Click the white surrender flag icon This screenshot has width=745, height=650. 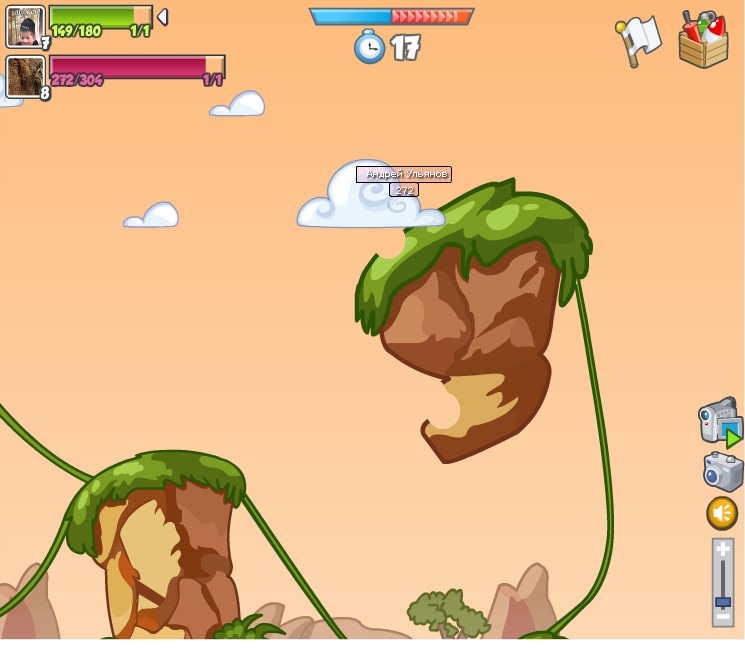click(640, 40)
